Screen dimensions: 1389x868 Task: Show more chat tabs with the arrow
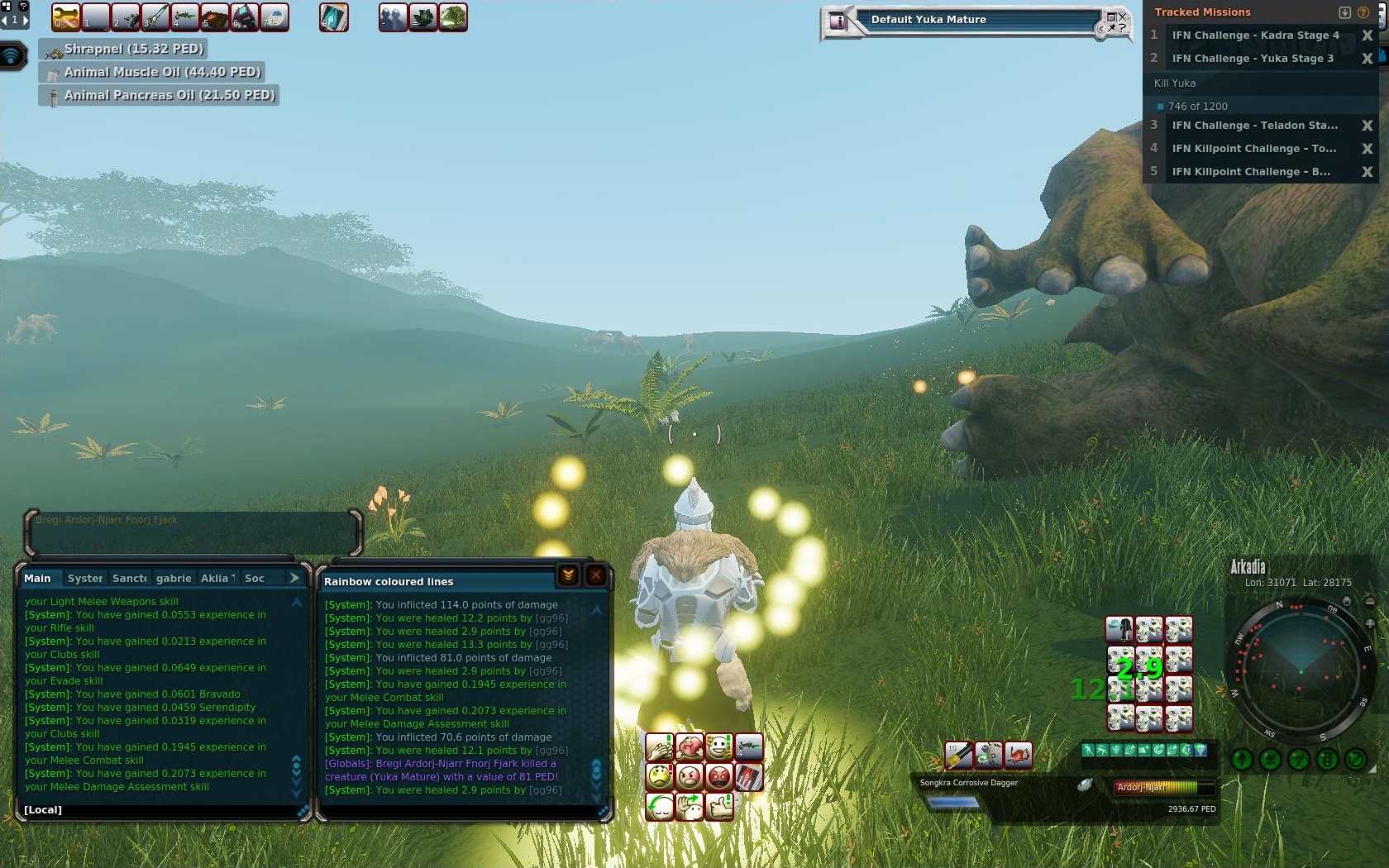pyautogui.click(x=294, y=578)
